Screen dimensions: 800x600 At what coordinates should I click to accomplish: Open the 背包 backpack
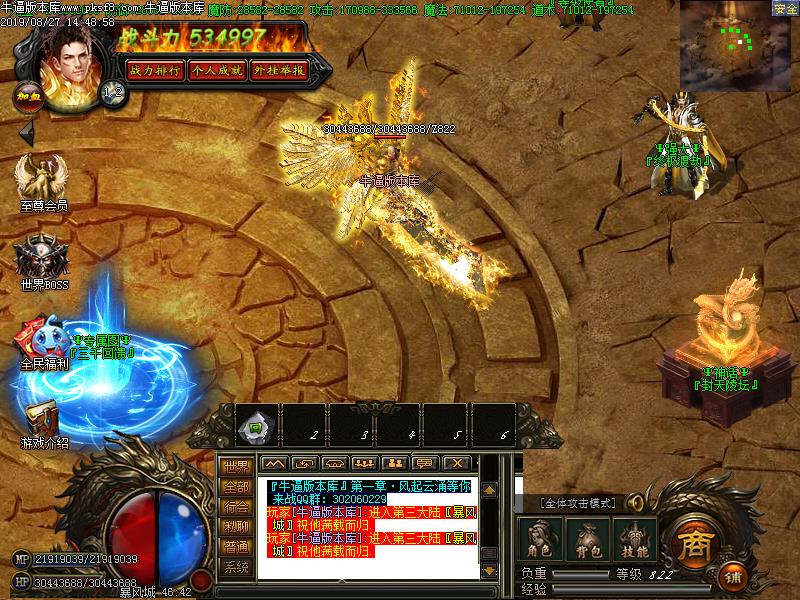[x=587, y=538]
